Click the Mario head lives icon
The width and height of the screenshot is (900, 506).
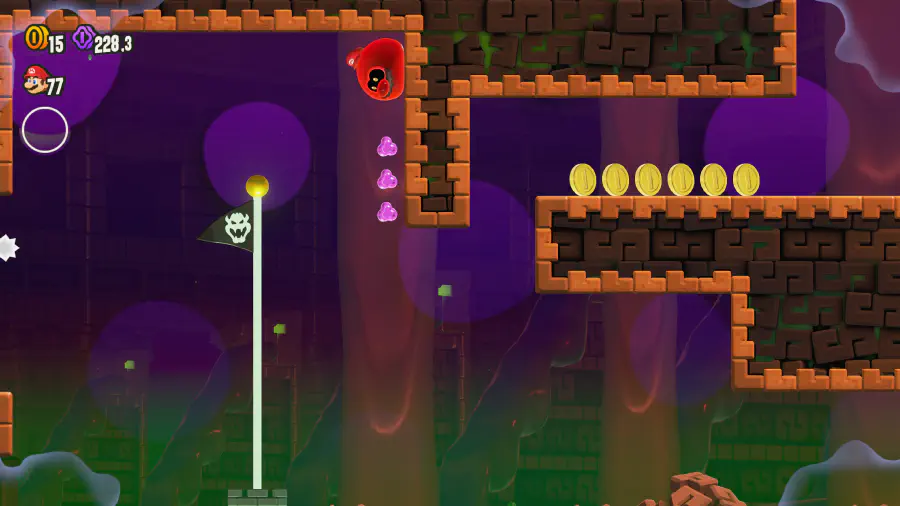coord(35,79)
